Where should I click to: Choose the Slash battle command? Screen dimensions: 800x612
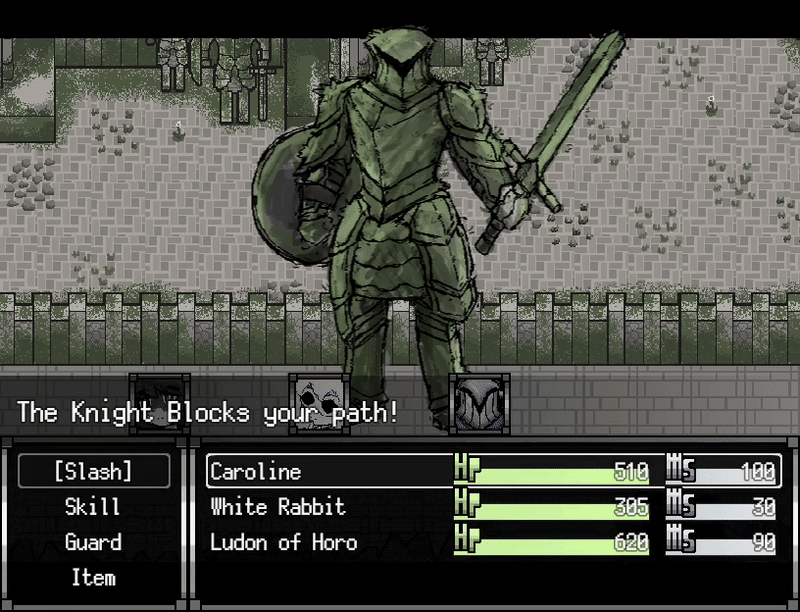[93, 472]
